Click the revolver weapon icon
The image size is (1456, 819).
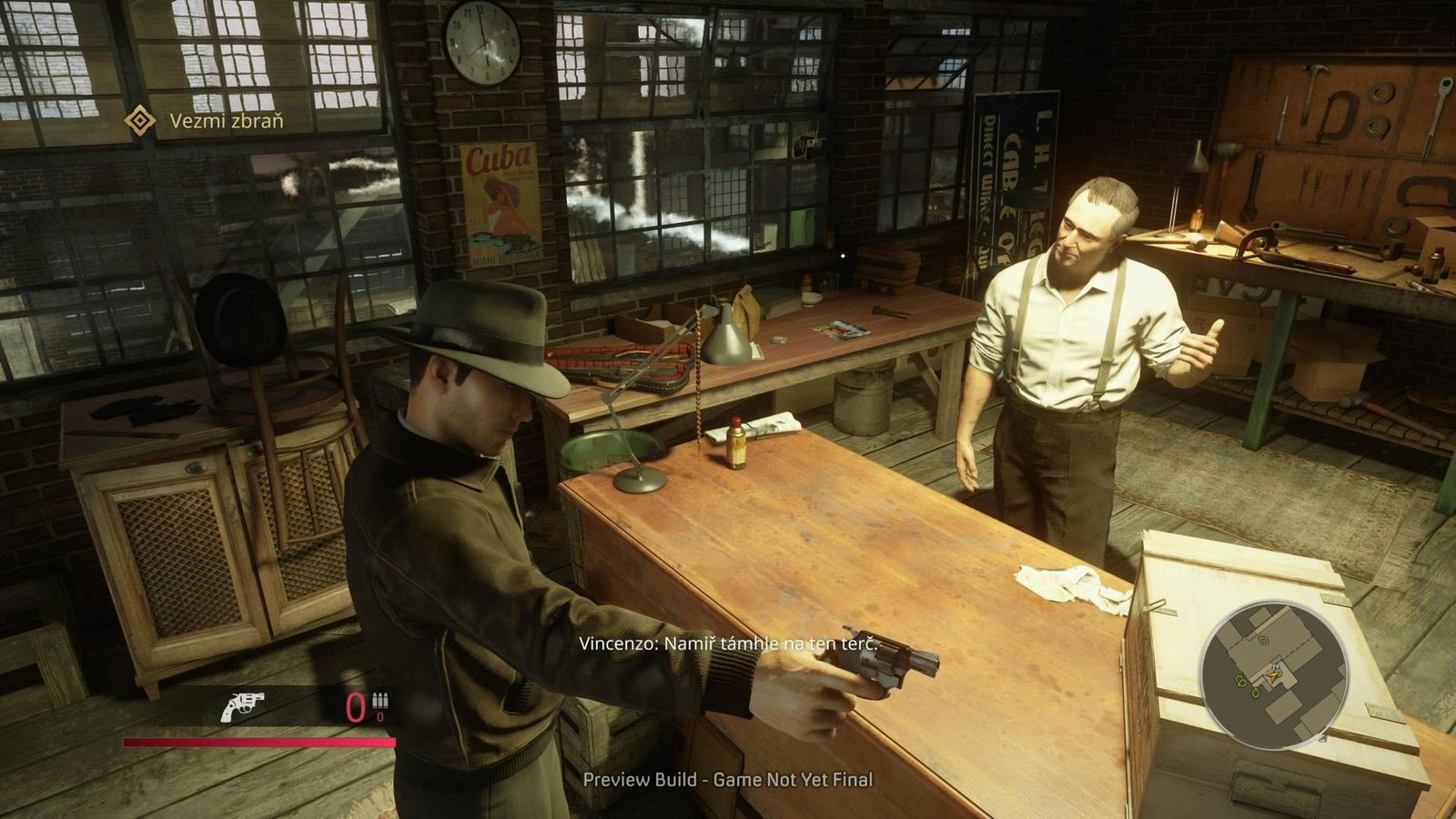tap(242, 706)
